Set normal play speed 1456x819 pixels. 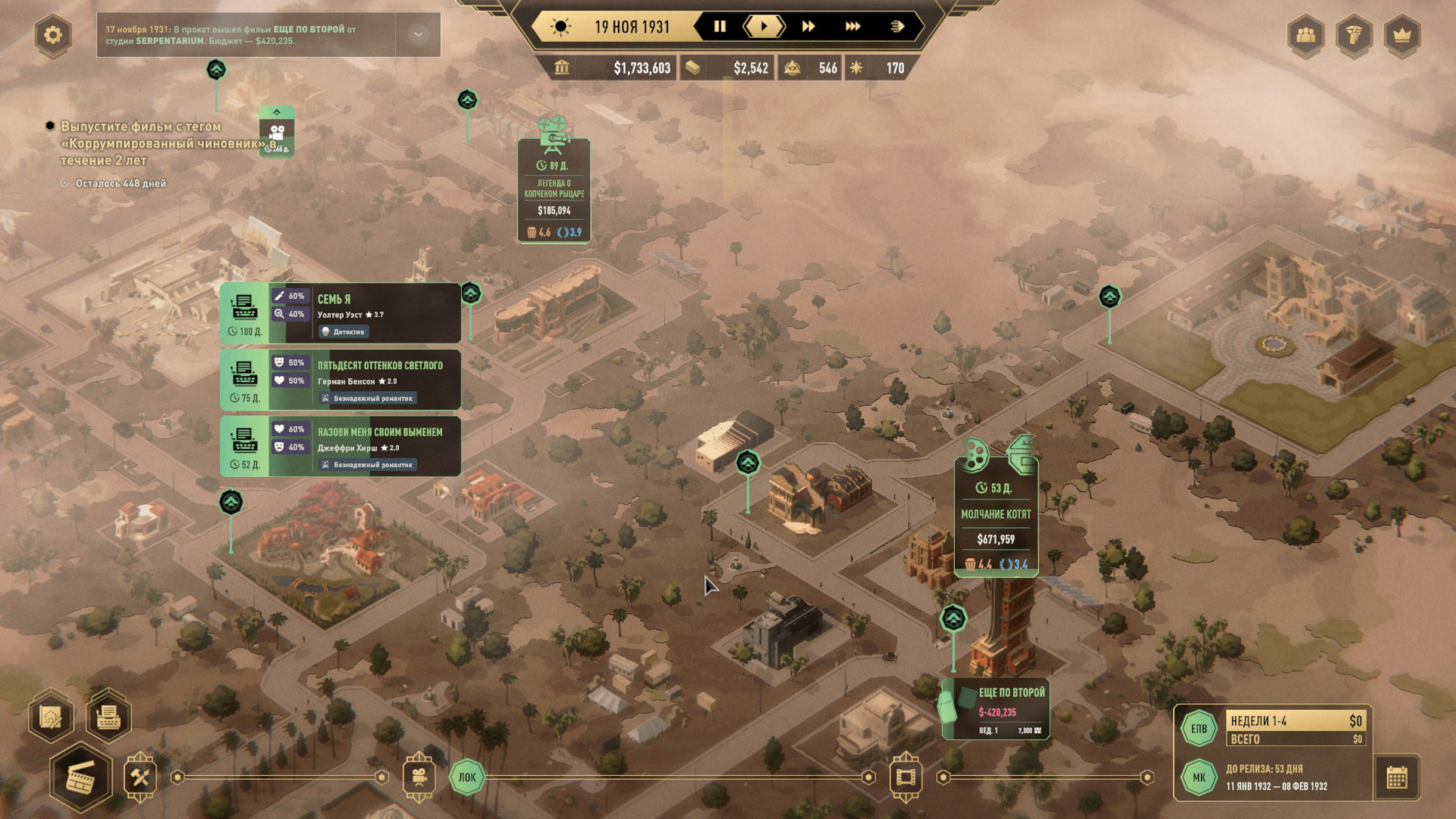(764, 26)
